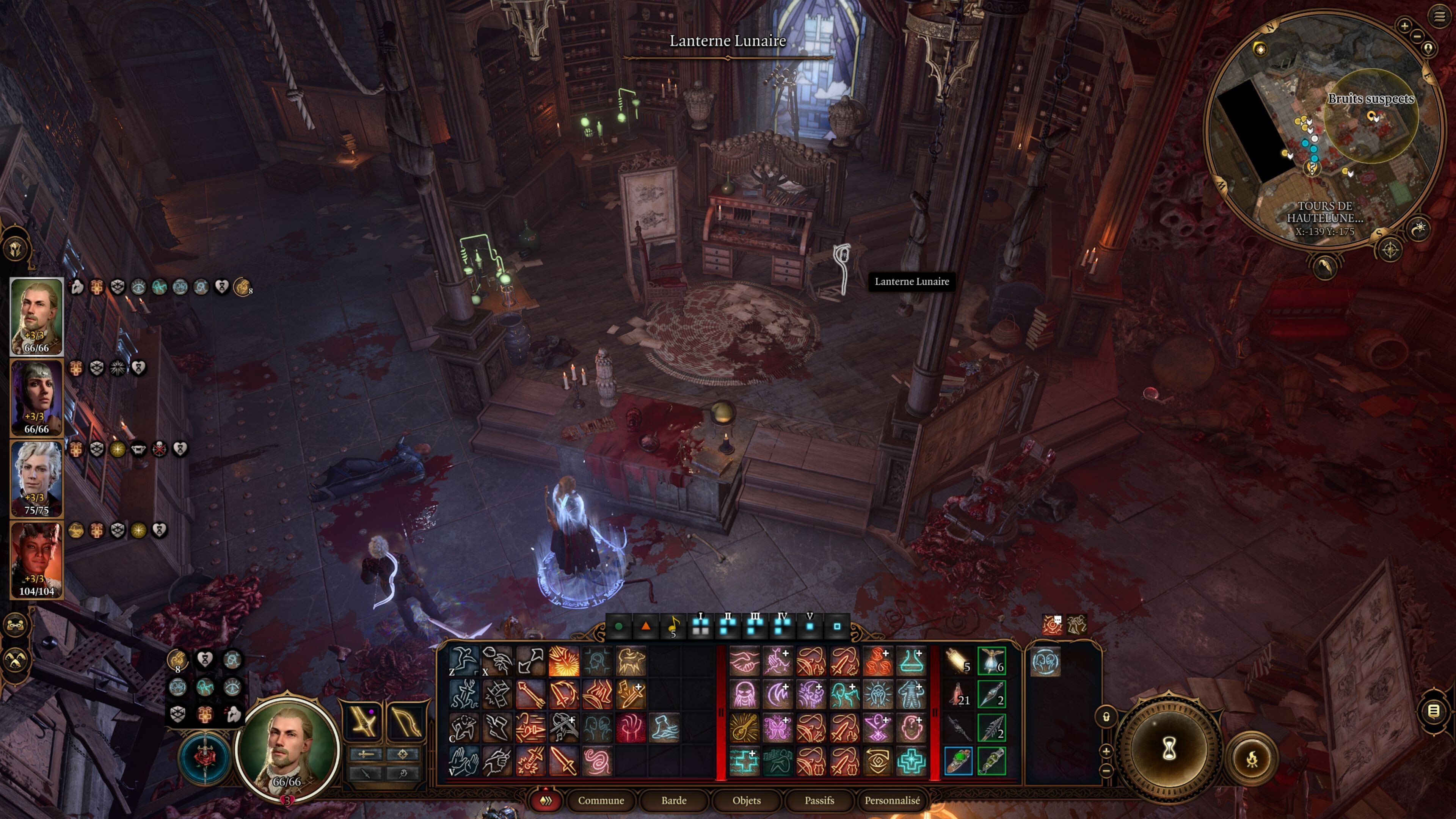Switch to the Commune hotbar tab
Image resolution: width=1456 pixels, height=819 pixels.
600,800
